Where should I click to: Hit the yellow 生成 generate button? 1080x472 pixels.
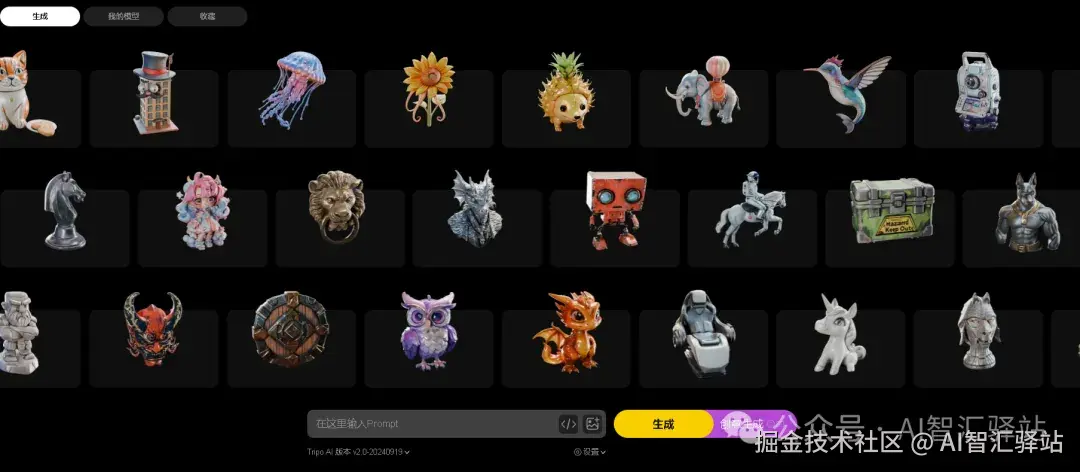point(662,424)
